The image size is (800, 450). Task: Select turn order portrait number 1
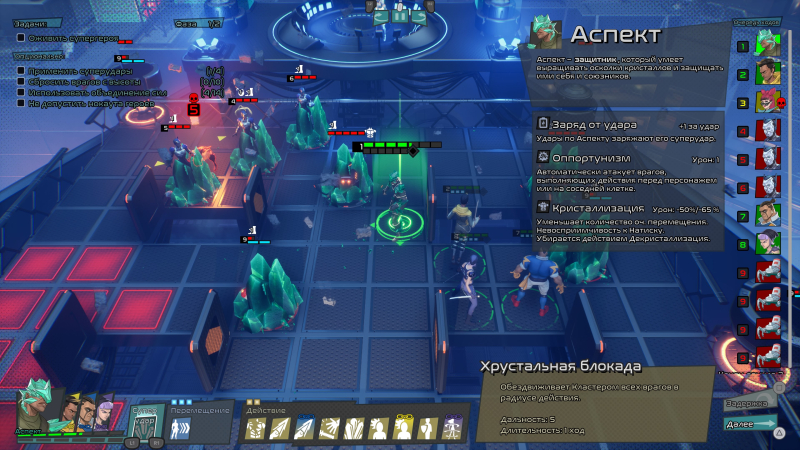[x=766, y=43]
